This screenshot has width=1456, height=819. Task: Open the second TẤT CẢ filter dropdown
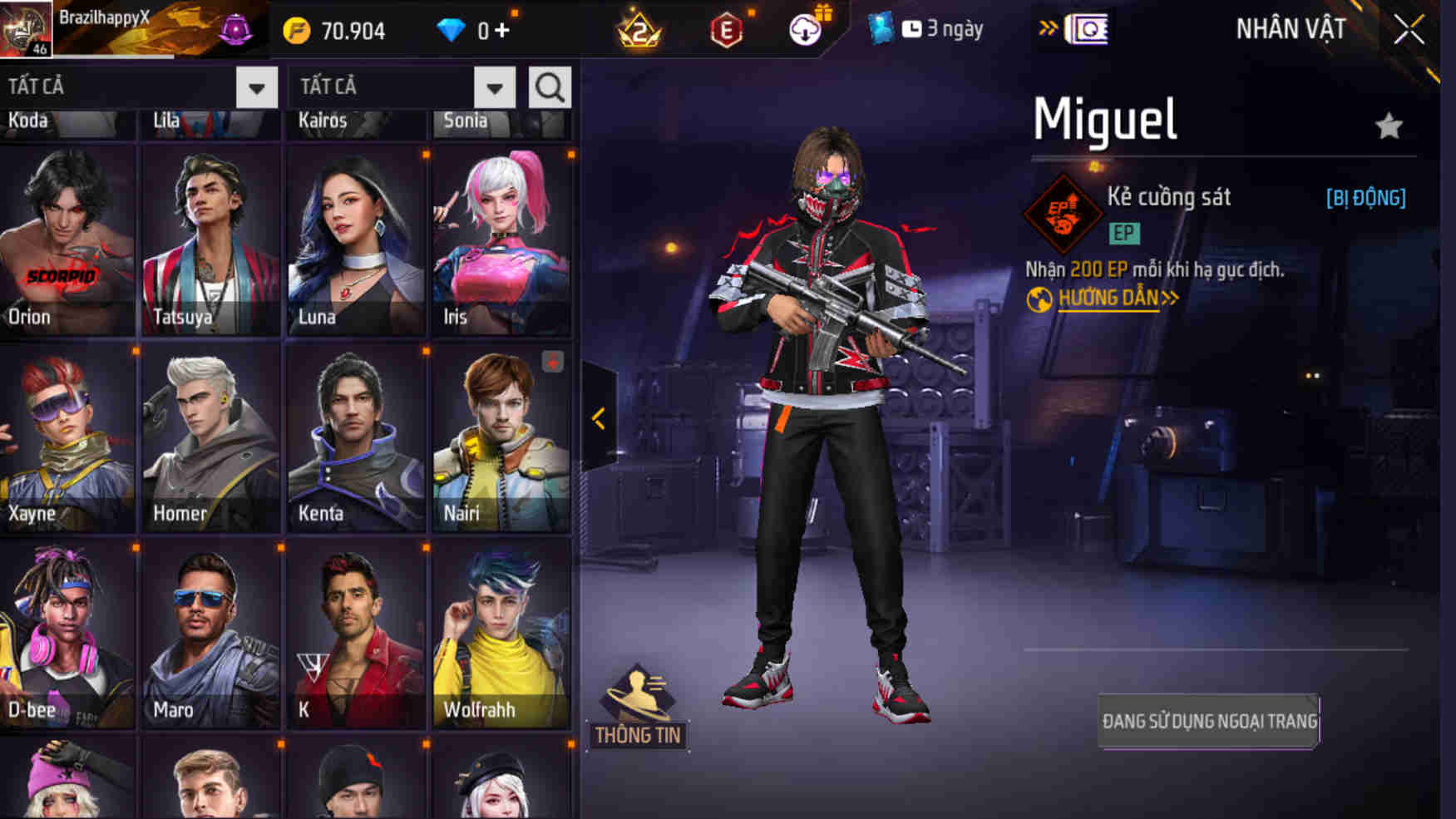point(492,86)
